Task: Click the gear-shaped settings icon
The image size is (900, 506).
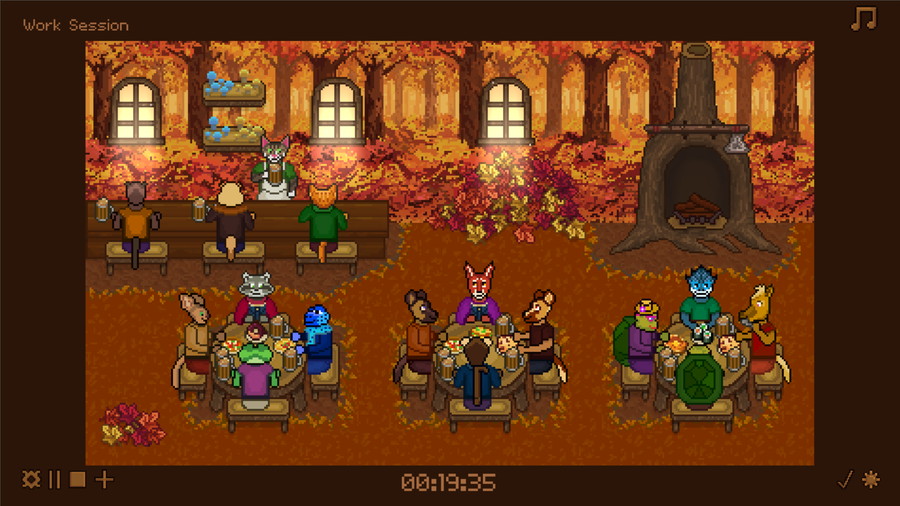Action: (31, 480)
